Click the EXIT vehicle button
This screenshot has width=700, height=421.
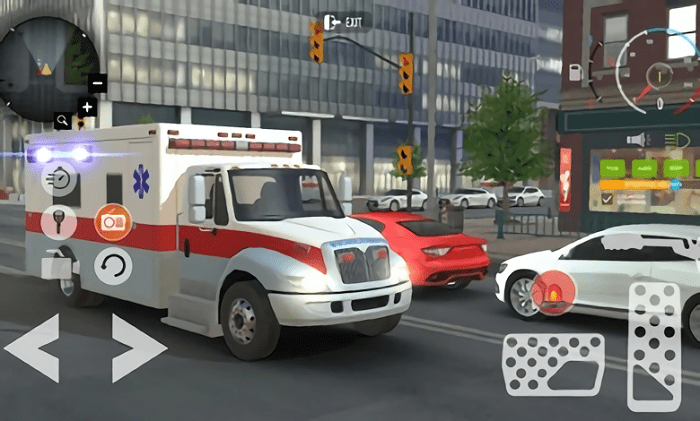(344, 21)
